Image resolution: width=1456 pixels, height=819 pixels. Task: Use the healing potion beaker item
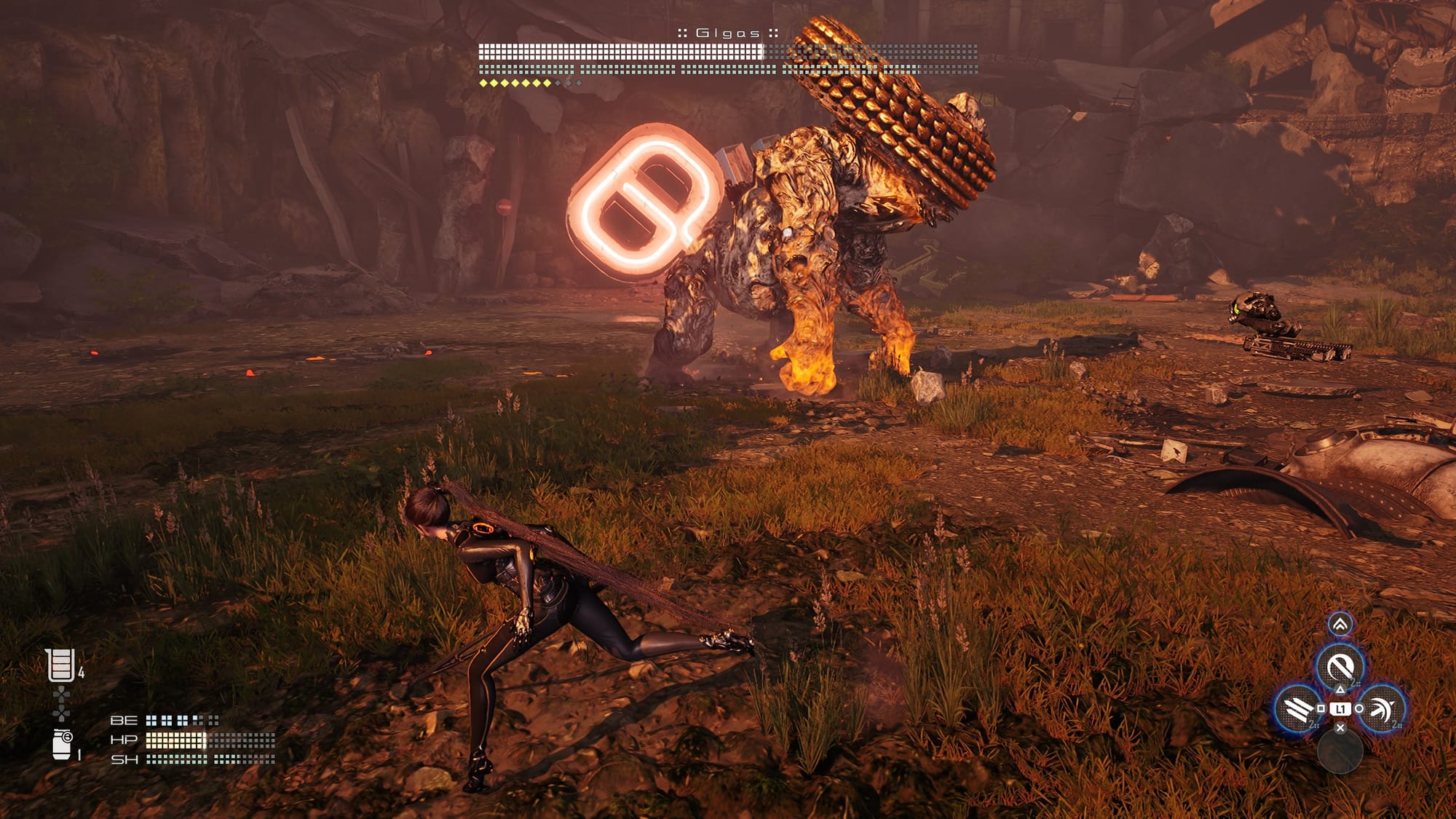(x=60, y=665)
